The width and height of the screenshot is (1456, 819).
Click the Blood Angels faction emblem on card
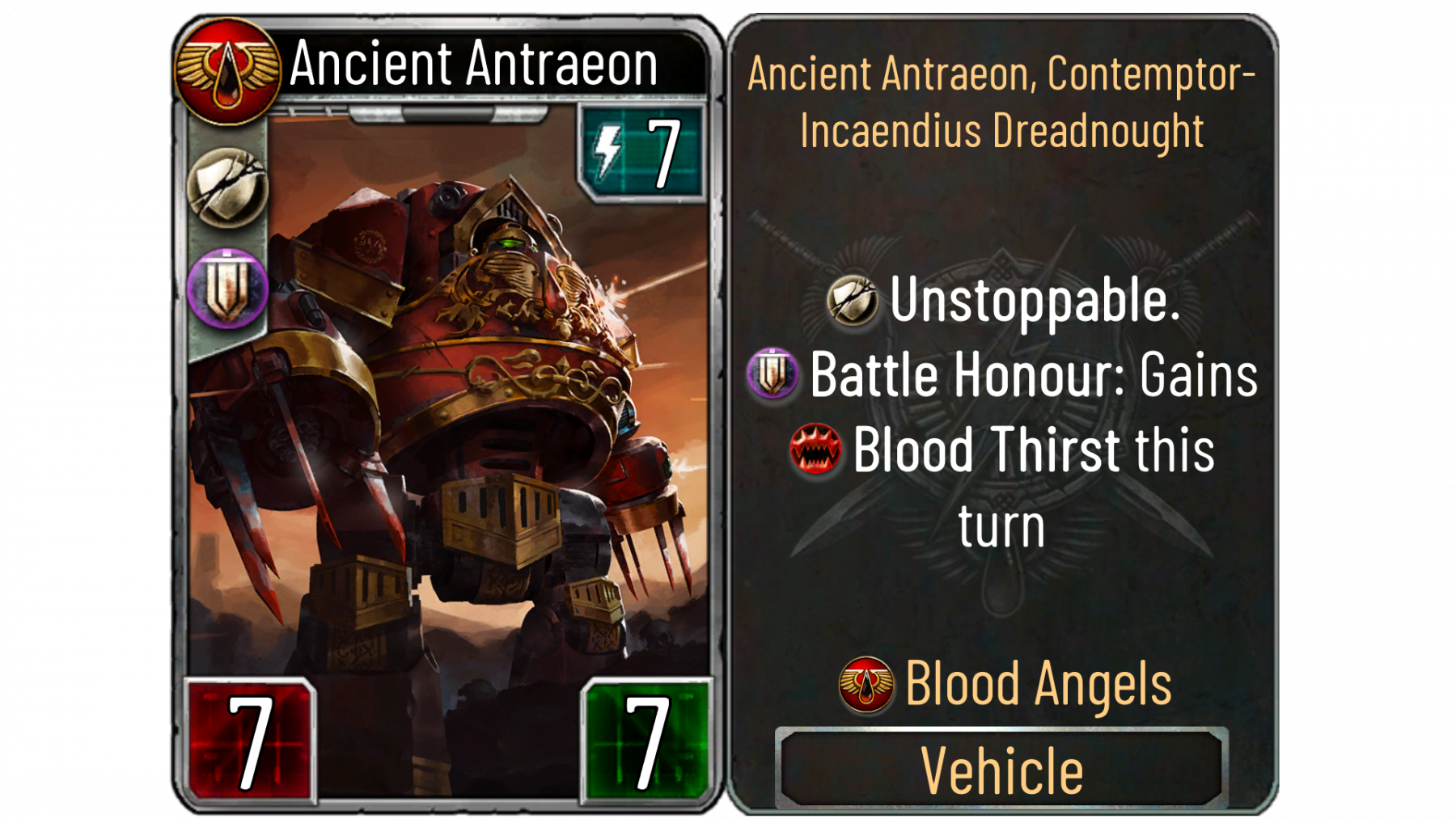tap(227, 71)
